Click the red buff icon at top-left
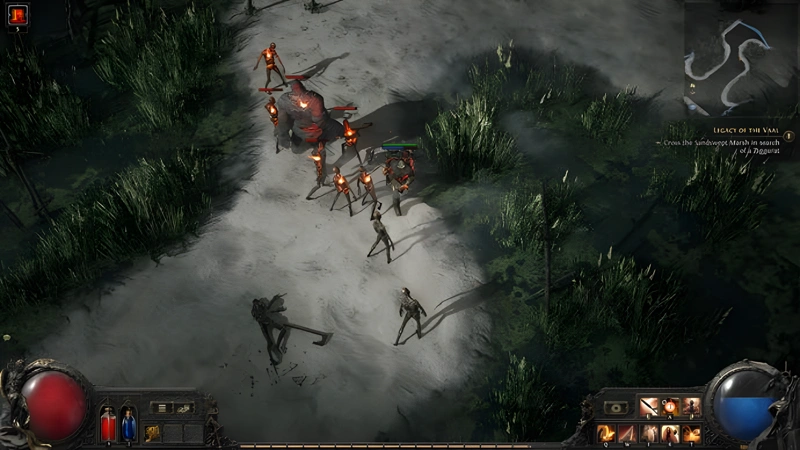 pos(19,14)
